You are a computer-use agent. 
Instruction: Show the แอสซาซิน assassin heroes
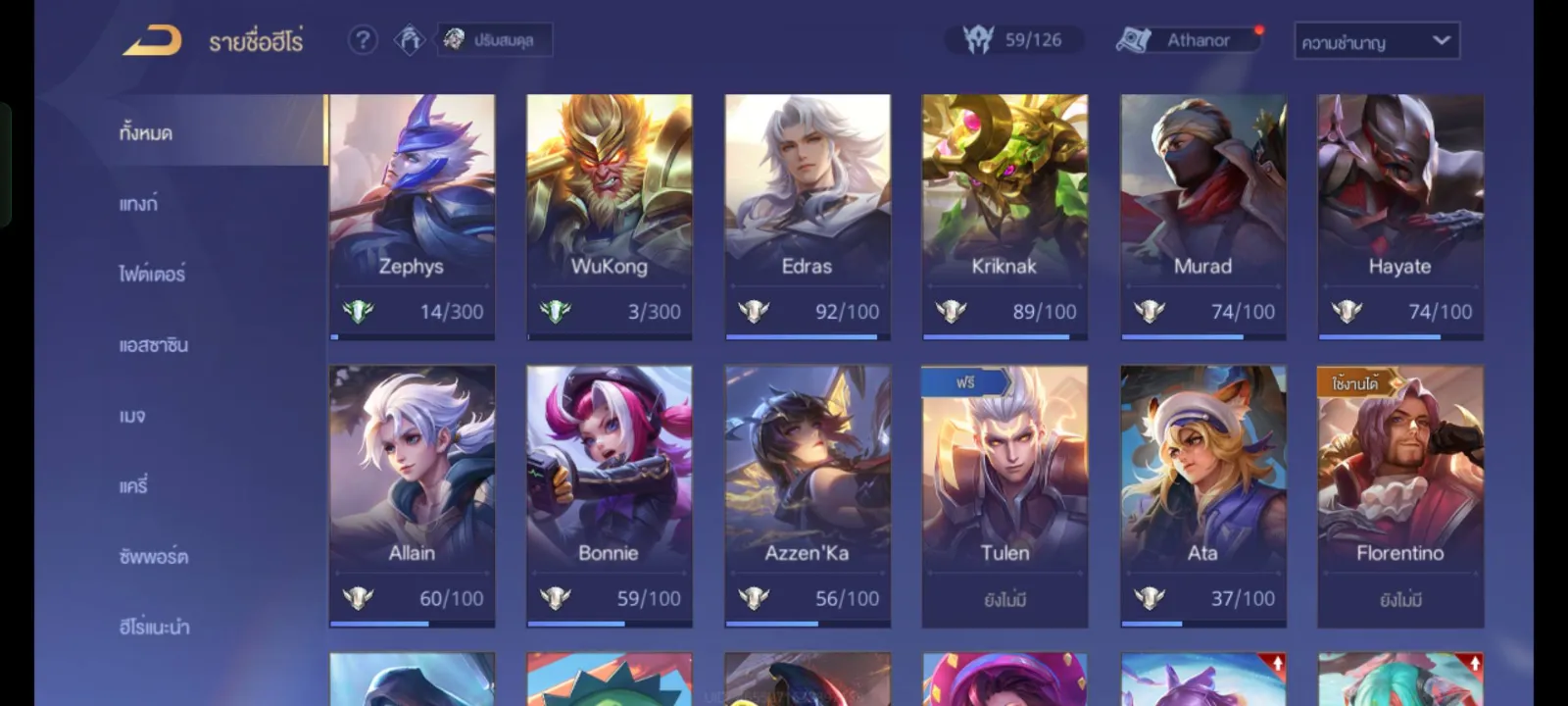click(x=154, y=345)
